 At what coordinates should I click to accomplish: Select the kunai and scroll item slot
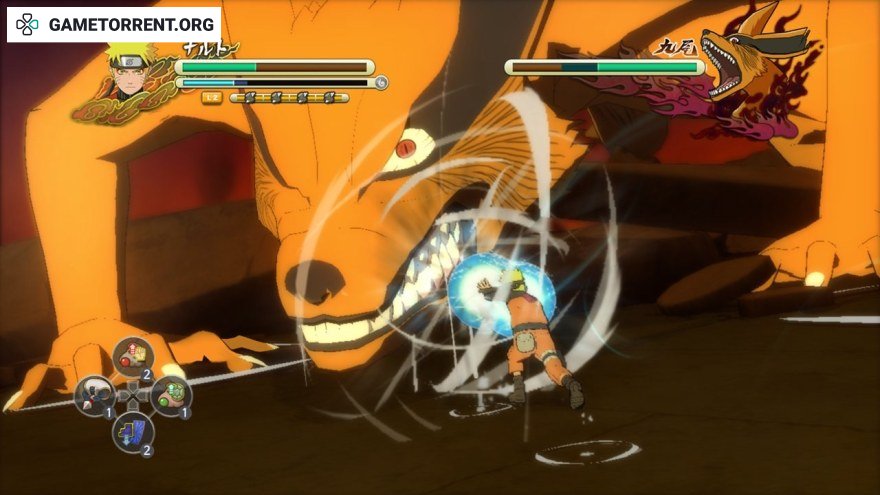pos(94,395)
